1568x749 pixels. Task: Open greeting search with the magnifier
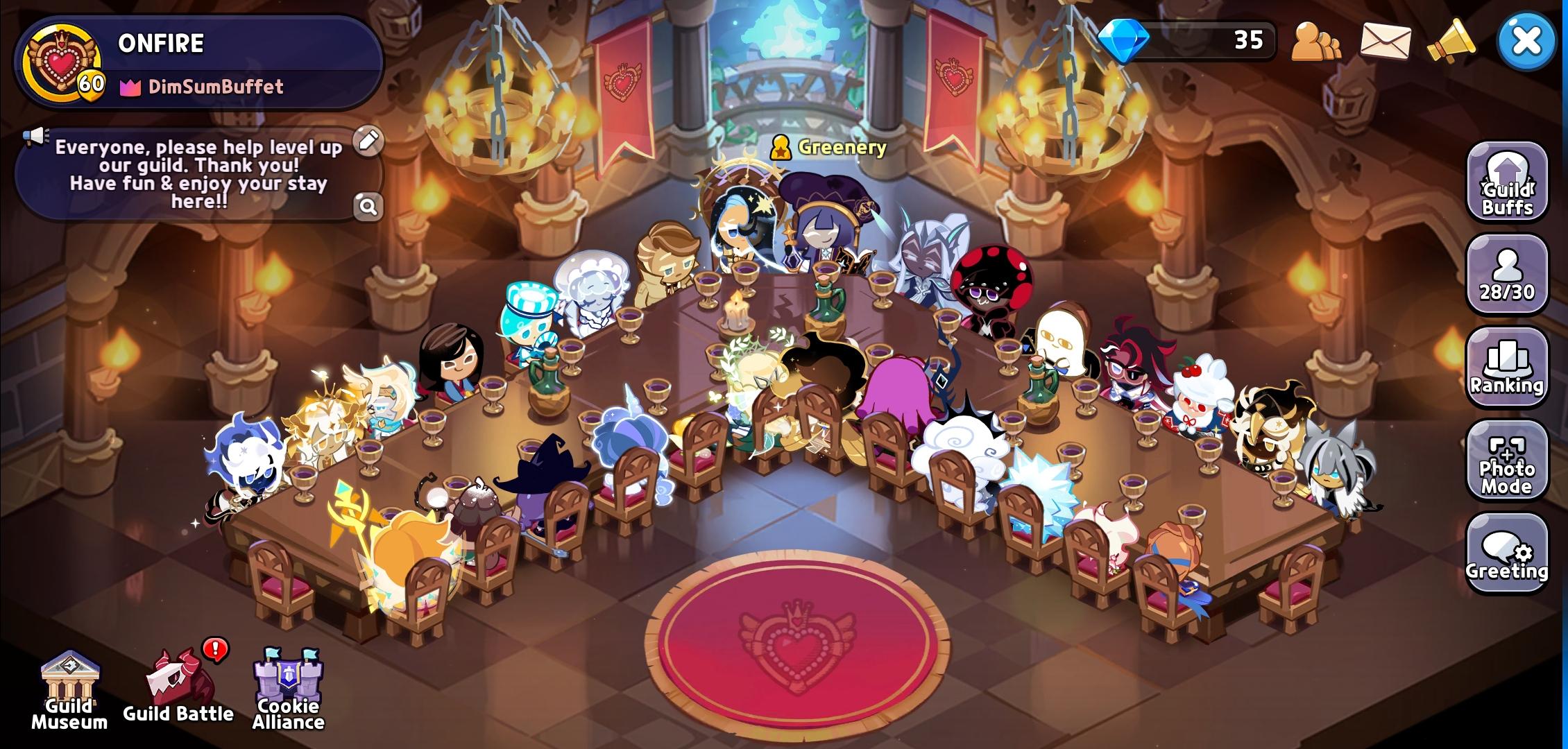pos(370,207)
